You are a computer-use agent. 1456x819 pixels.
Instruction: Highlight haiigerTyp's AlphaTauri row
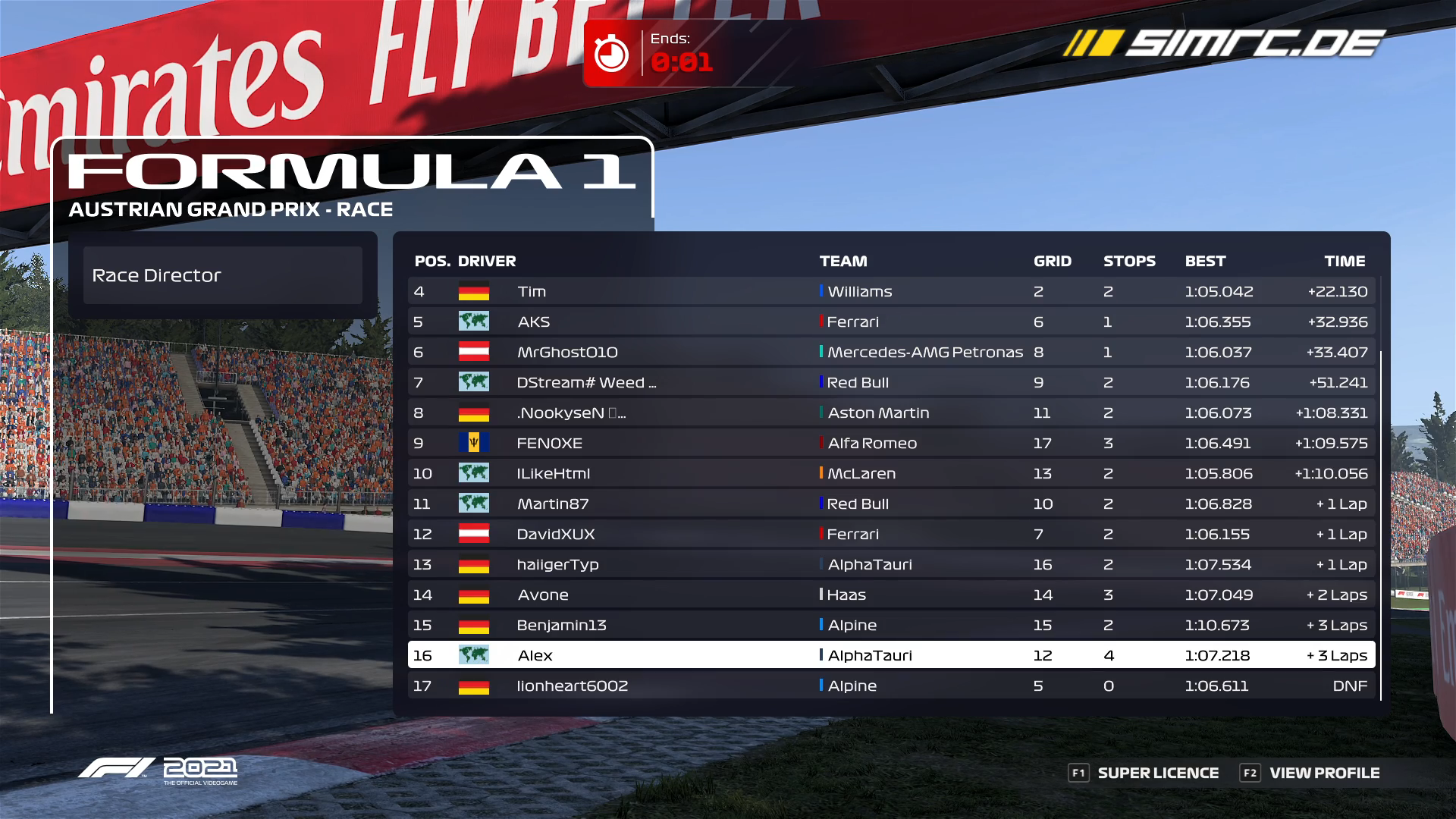point(891,564)
